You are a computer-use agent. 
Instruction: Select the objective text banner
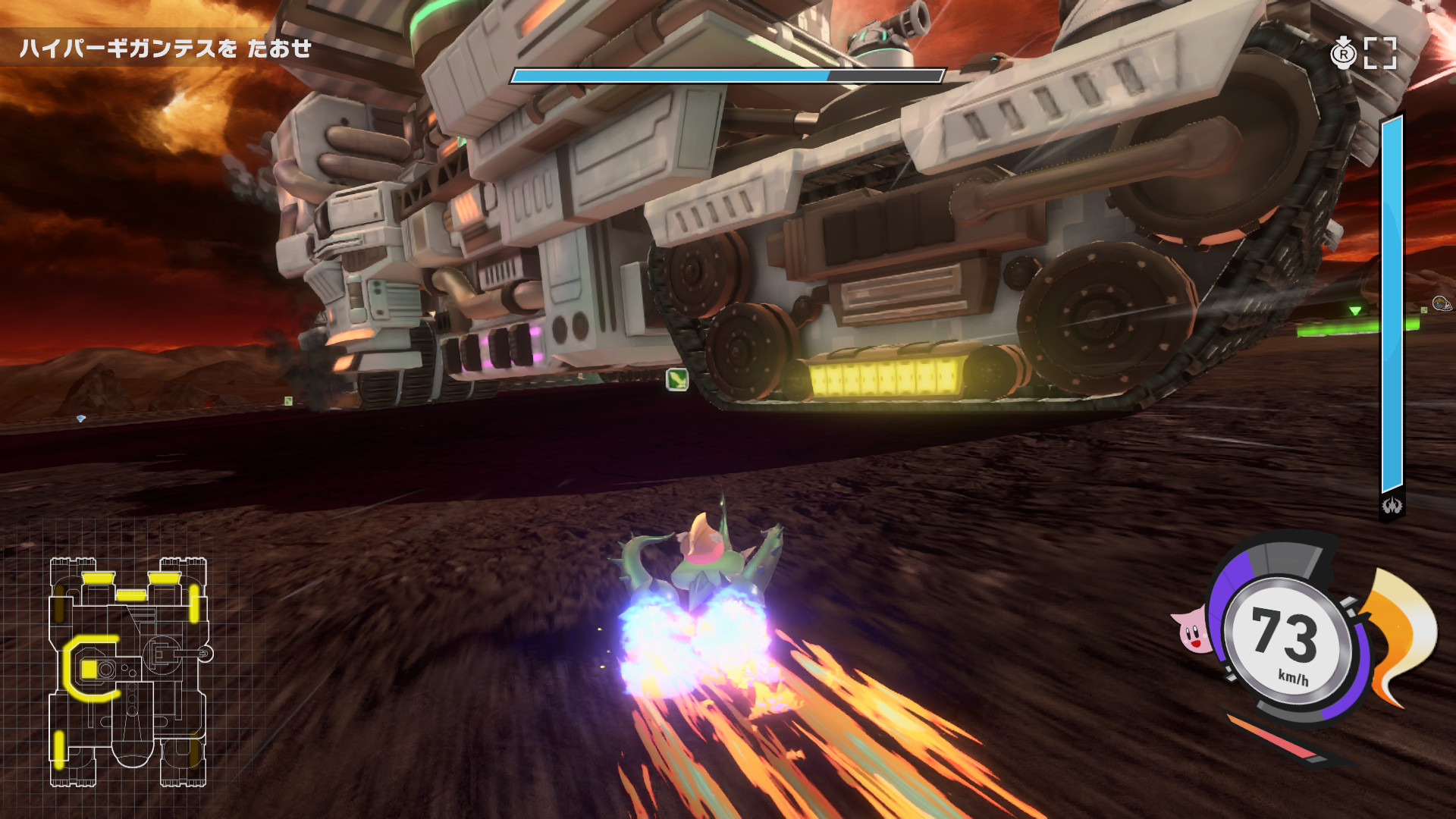coord(165,49)
